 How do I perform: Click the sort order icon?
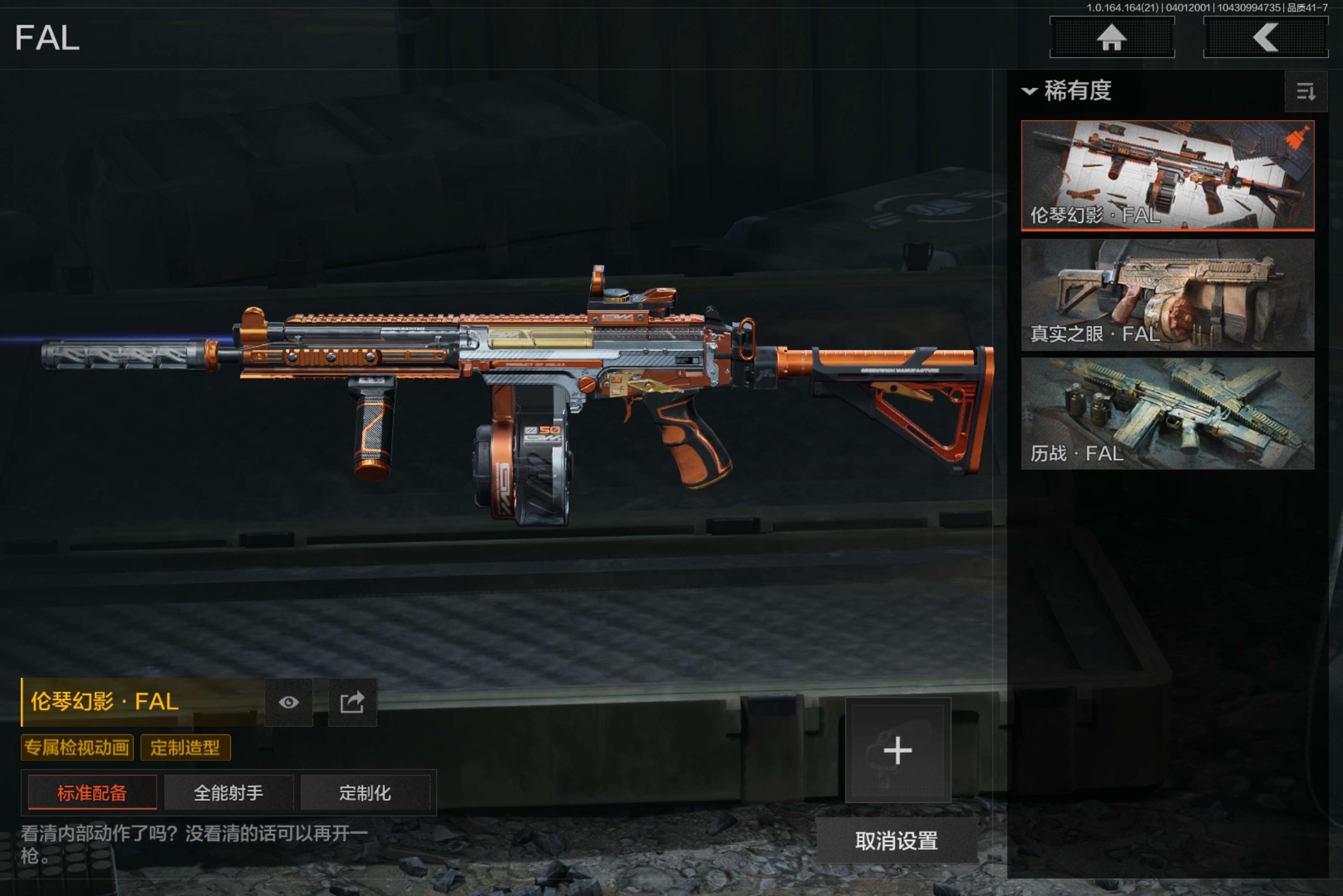click(1305, 91)
